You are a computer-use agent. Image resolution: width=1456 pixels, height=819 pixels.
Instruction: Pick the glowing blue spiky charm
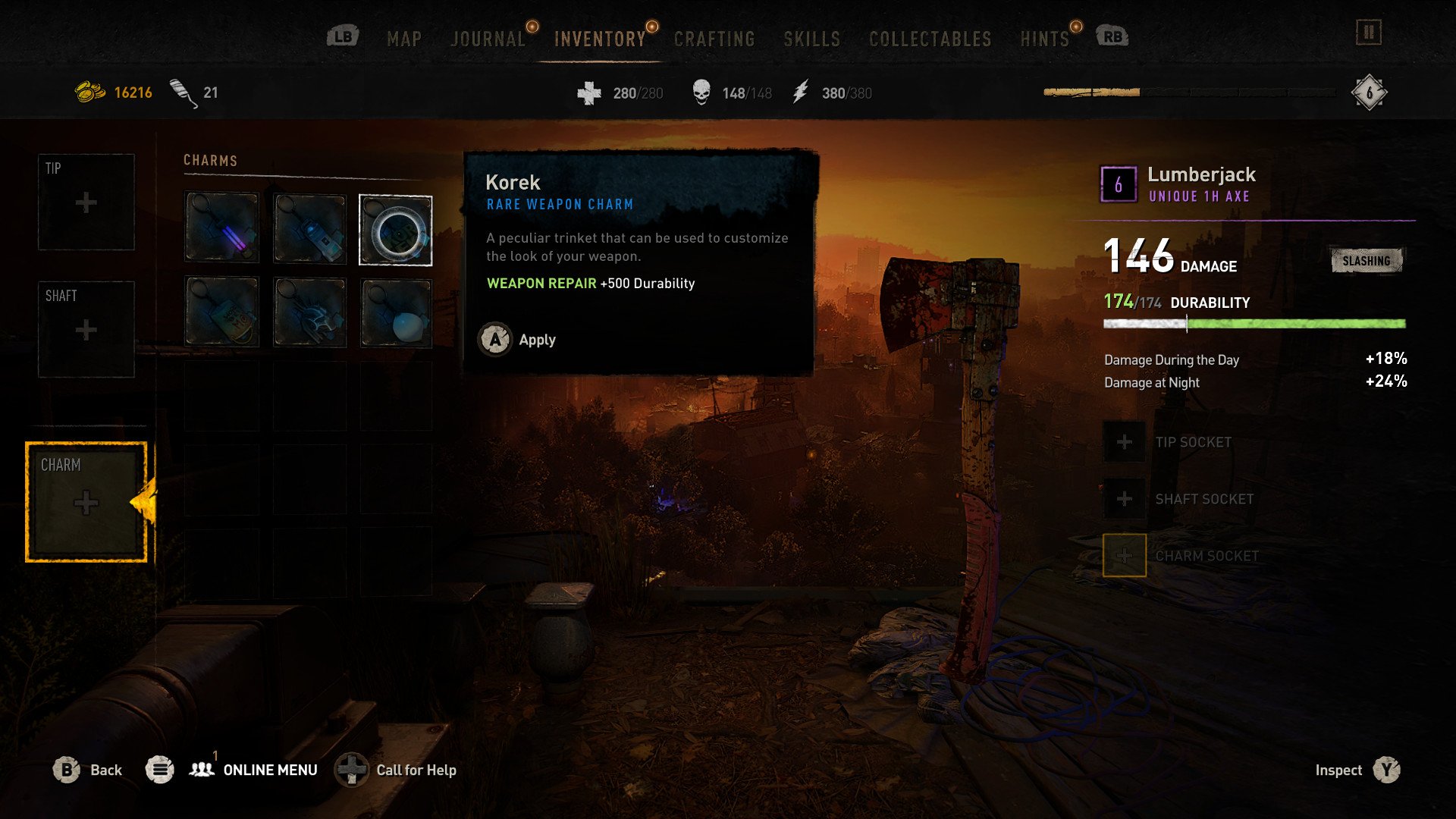309,312
